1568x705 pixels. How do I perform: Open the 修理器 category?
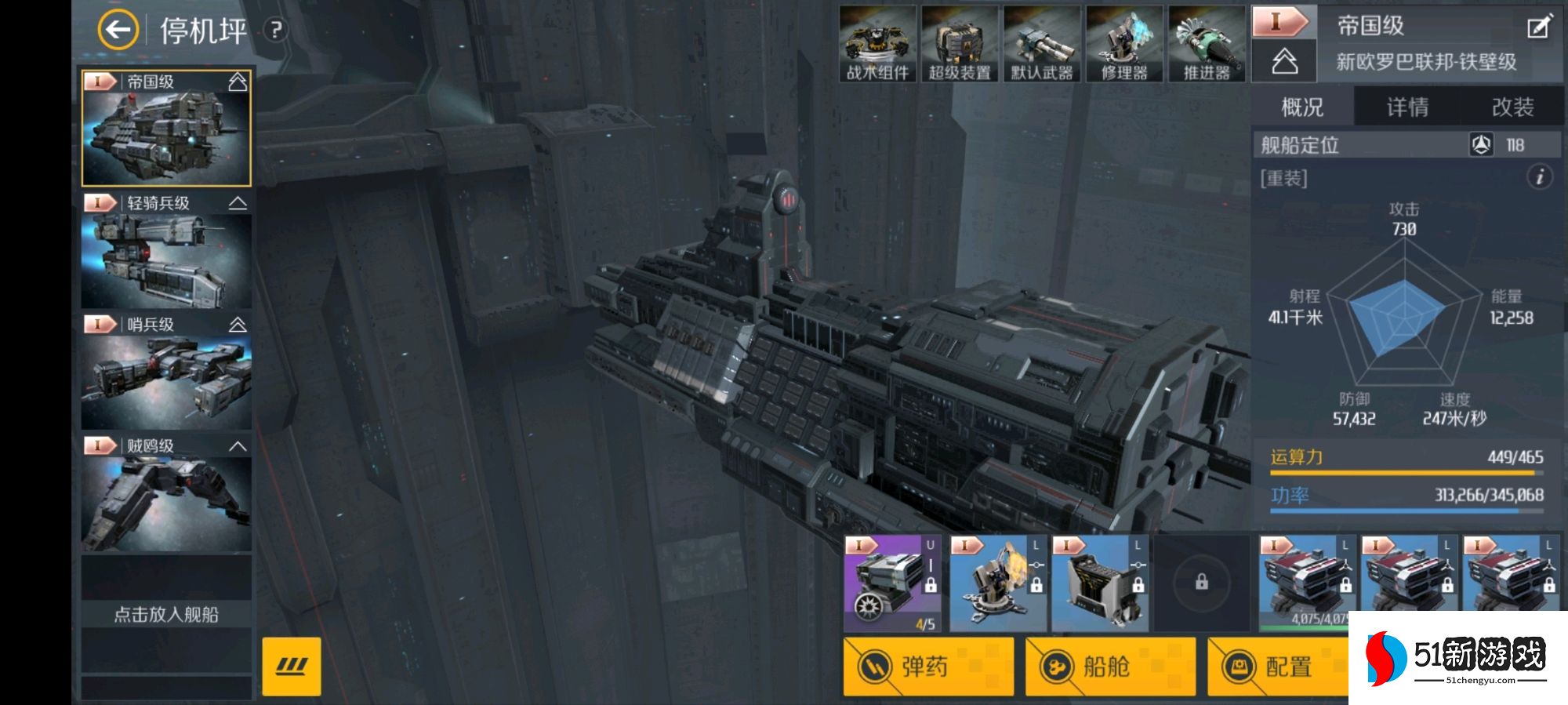(1124, 44)
